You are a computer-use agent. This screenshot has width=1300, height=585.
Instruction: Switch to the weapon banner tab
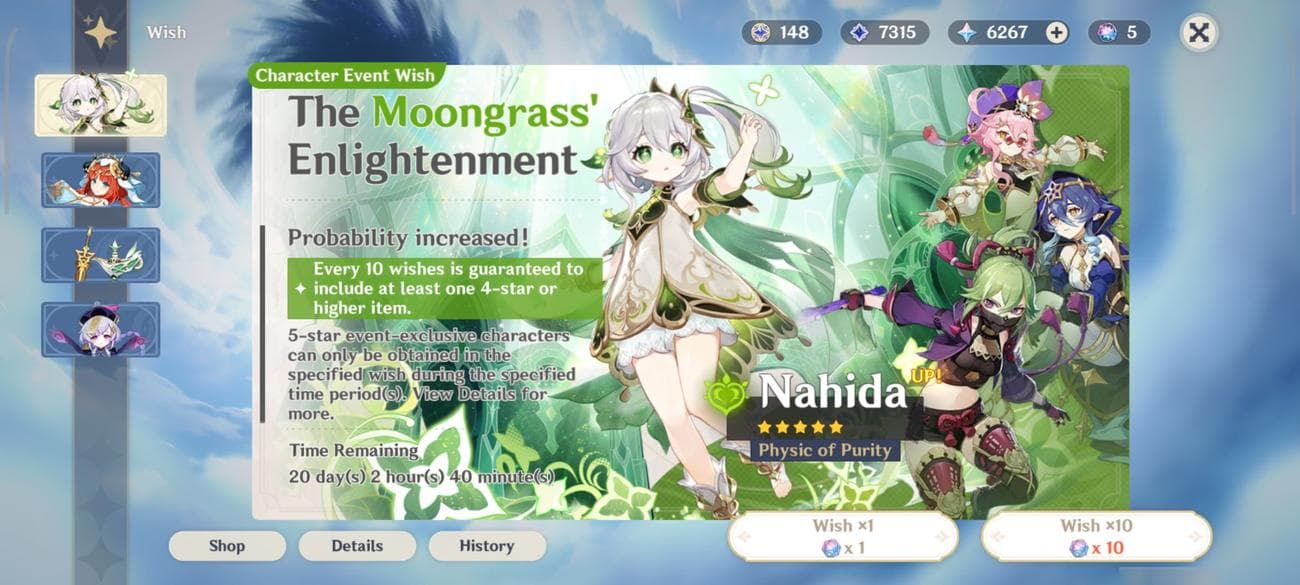100,255
